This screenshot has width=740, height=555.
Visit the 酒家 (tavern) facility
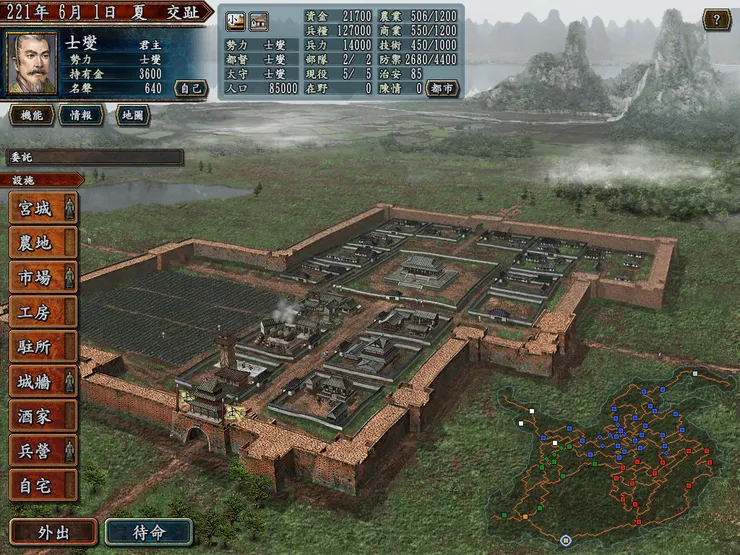click(43, 415)
